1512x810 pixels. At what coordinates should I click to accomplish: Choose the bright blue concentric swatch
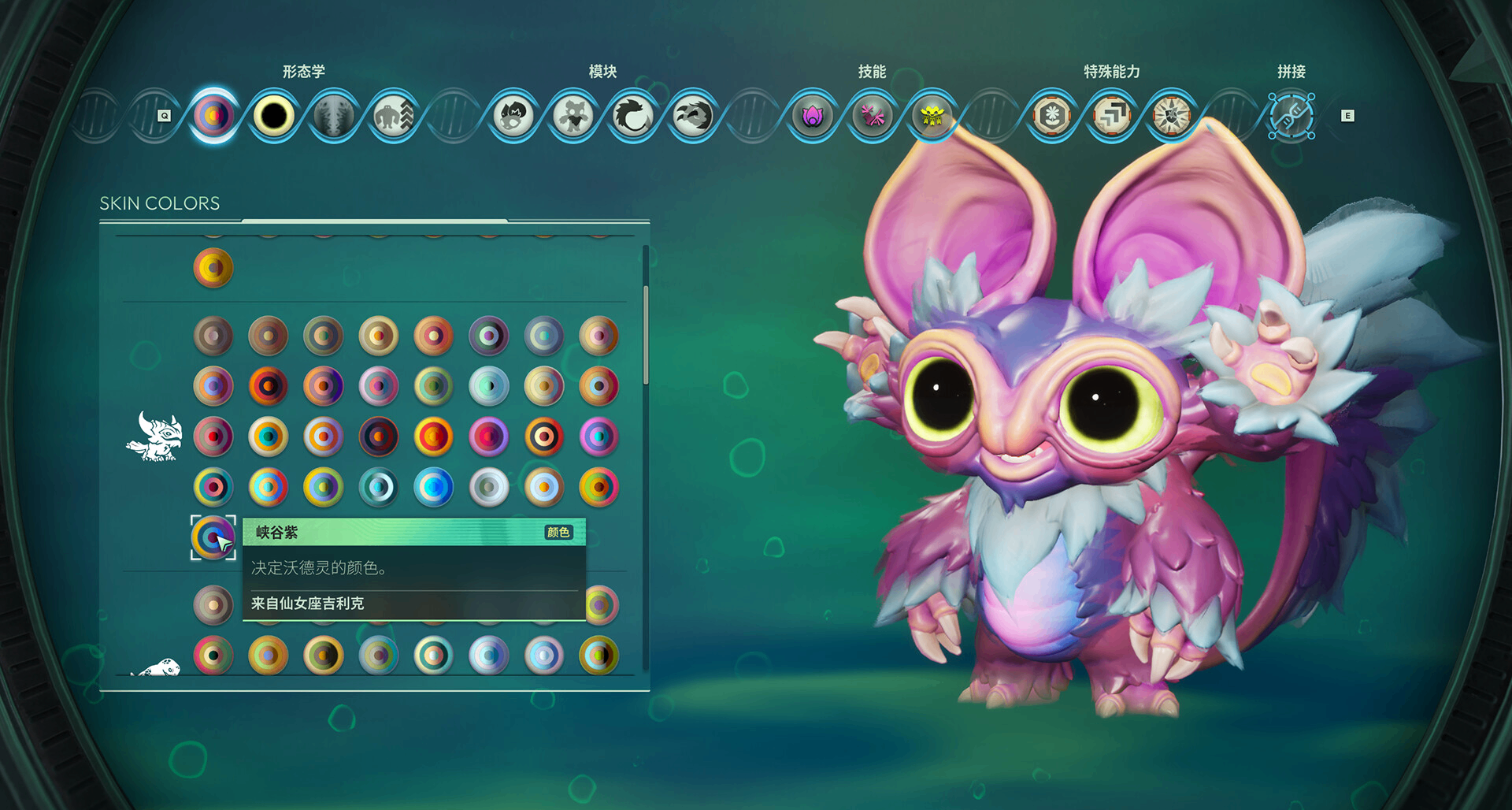click(433, 487)
